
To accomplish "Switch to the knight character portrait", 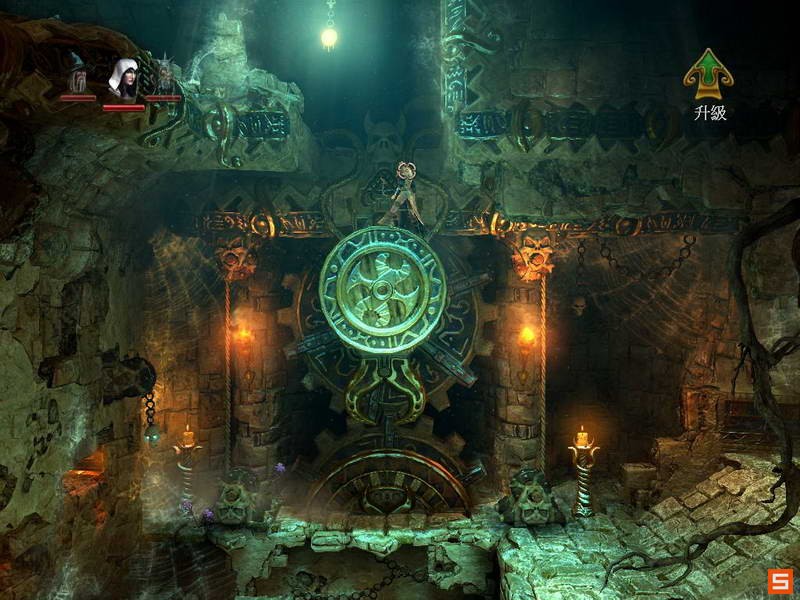I will 164,76.
